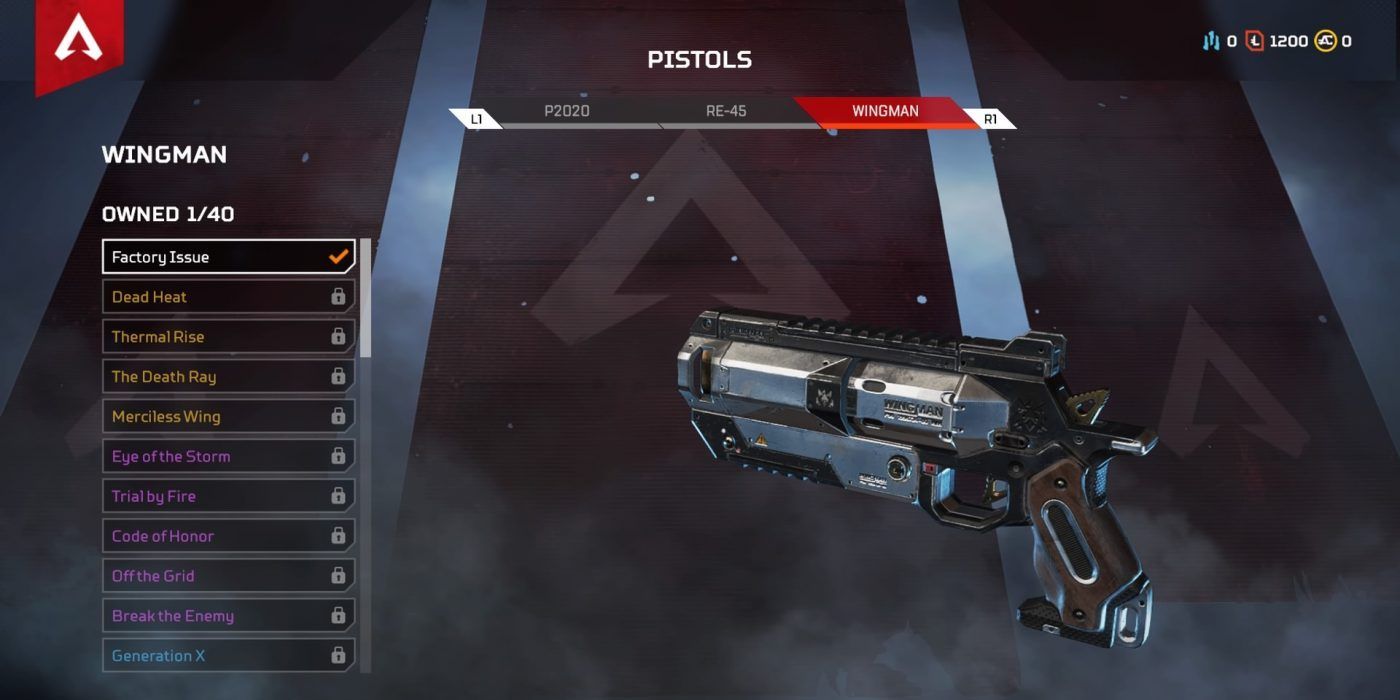Switch to the P2020 pistol tab
This screenshot has height=700, width=1400.
567,111
